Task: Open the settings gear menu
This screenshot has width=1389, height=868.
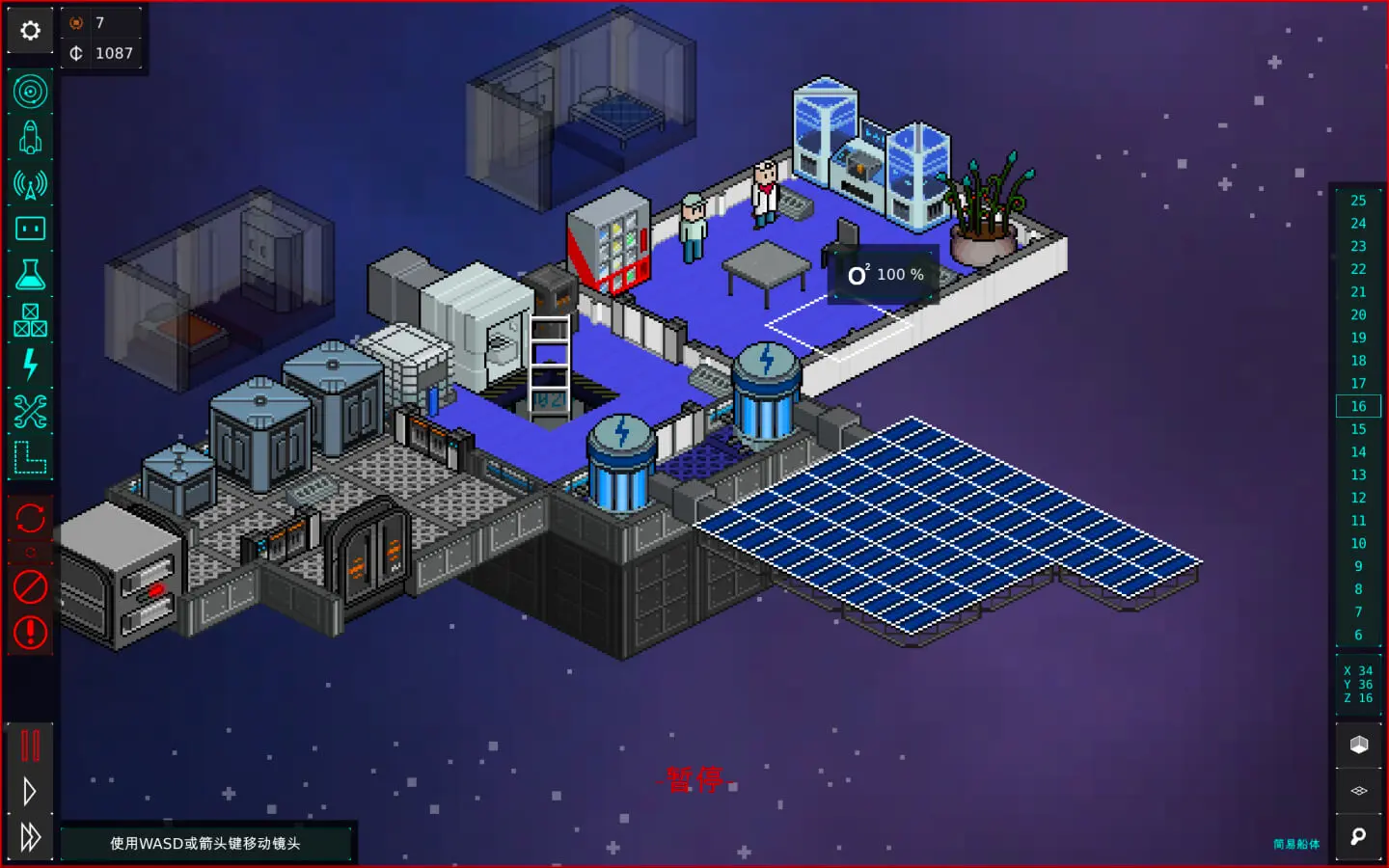Action: tap(30, 30)
